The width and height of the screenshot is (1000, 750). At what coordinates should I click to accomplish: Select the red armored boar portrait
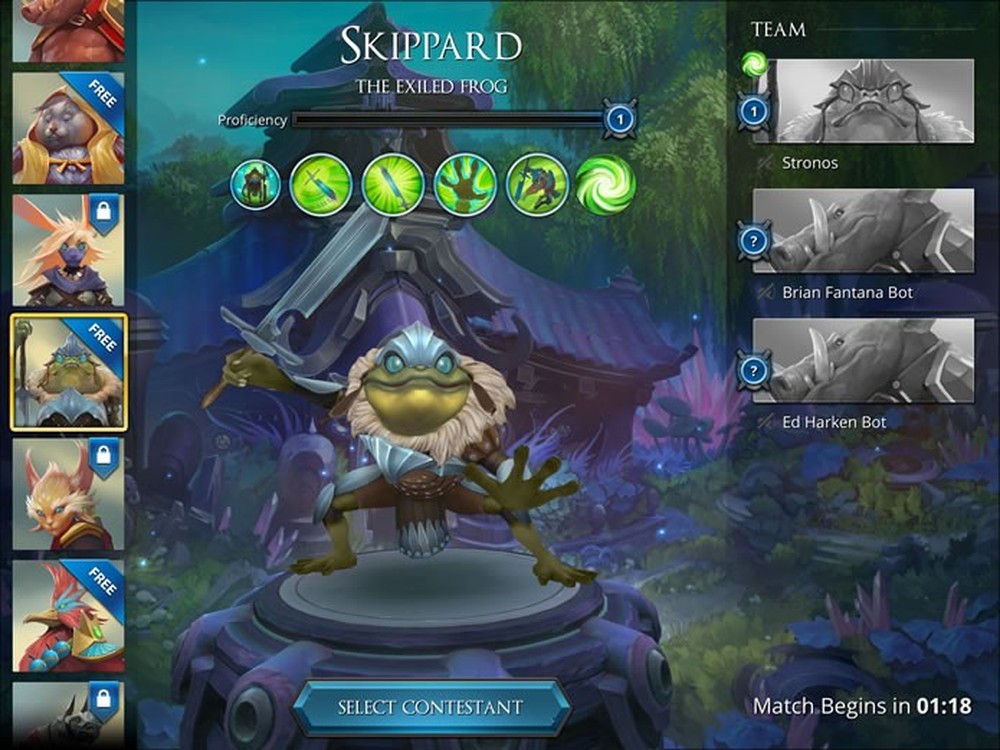point(68,30)
